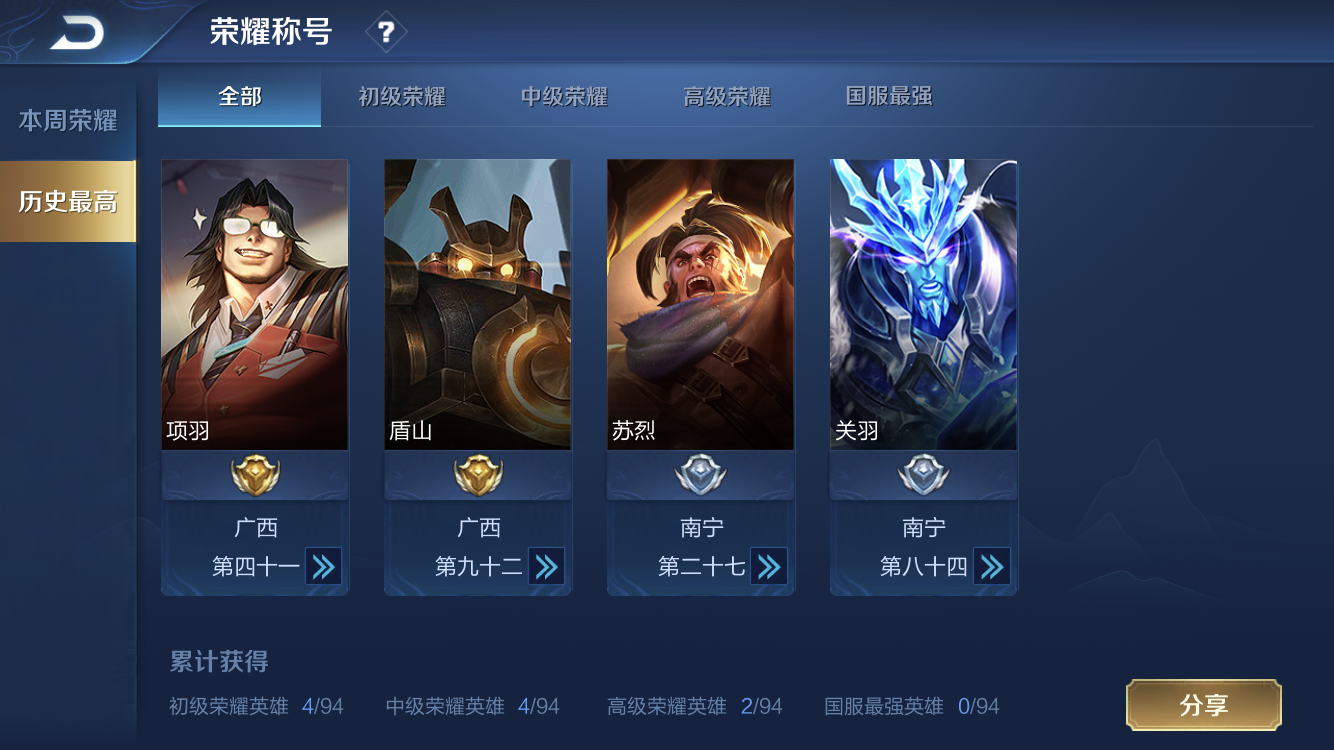Open the question mark help icon
Screen dimensions: 1334x750
[386, 33]
